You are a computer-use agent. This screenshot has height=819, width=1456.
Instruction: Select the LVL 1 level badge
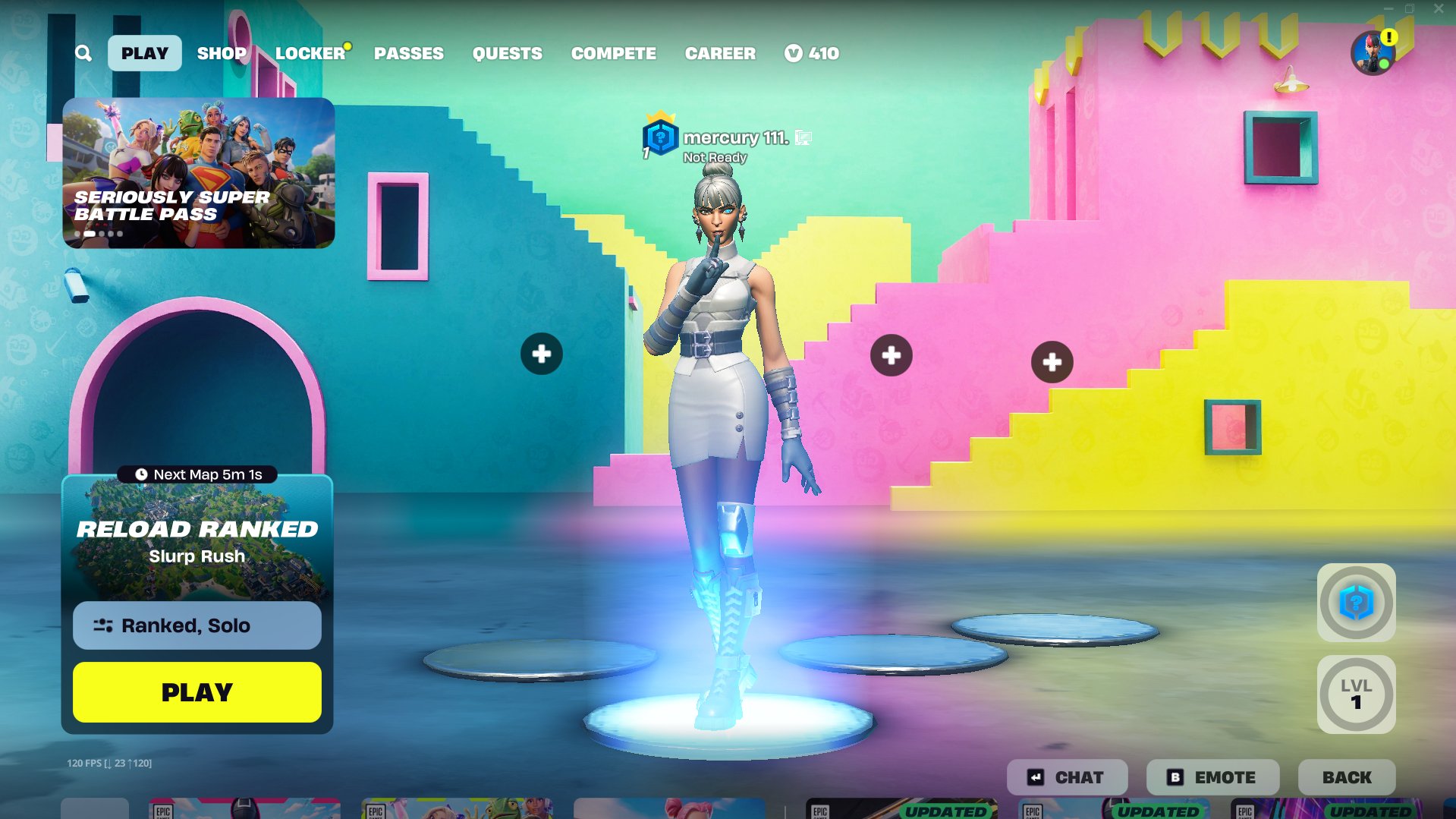tap(1355, 694)
